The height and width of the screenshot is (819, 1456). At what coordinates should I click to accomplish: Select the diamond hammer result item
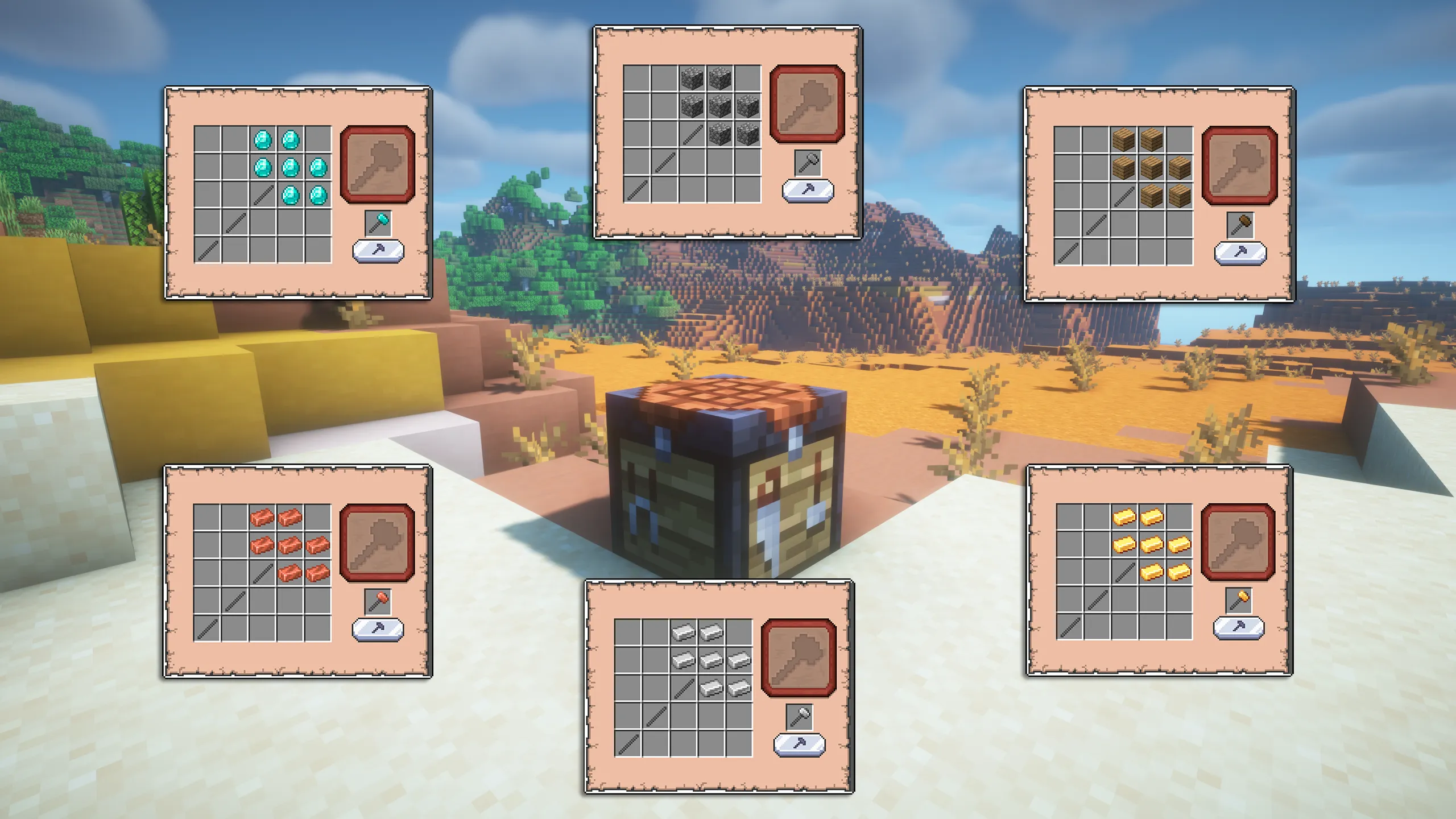coord(378,165)
